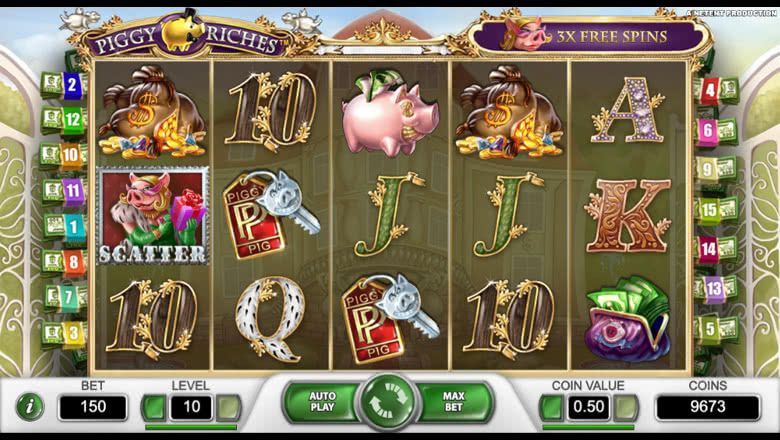Decrease the bet level
Viewport: 780px width, 440px height.
(153, 407)
